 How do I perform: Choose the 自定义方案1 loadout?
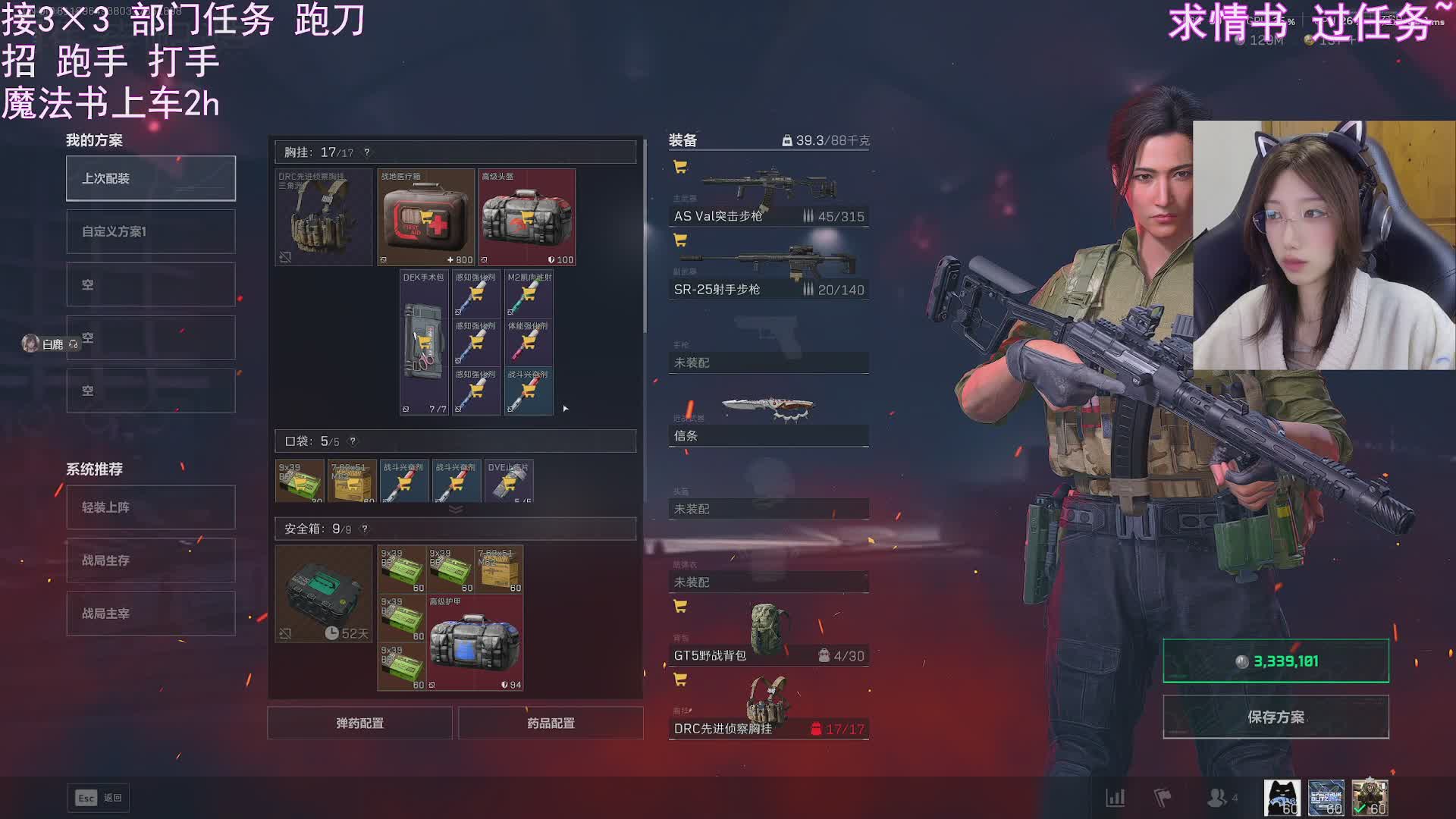pos(151,231)
